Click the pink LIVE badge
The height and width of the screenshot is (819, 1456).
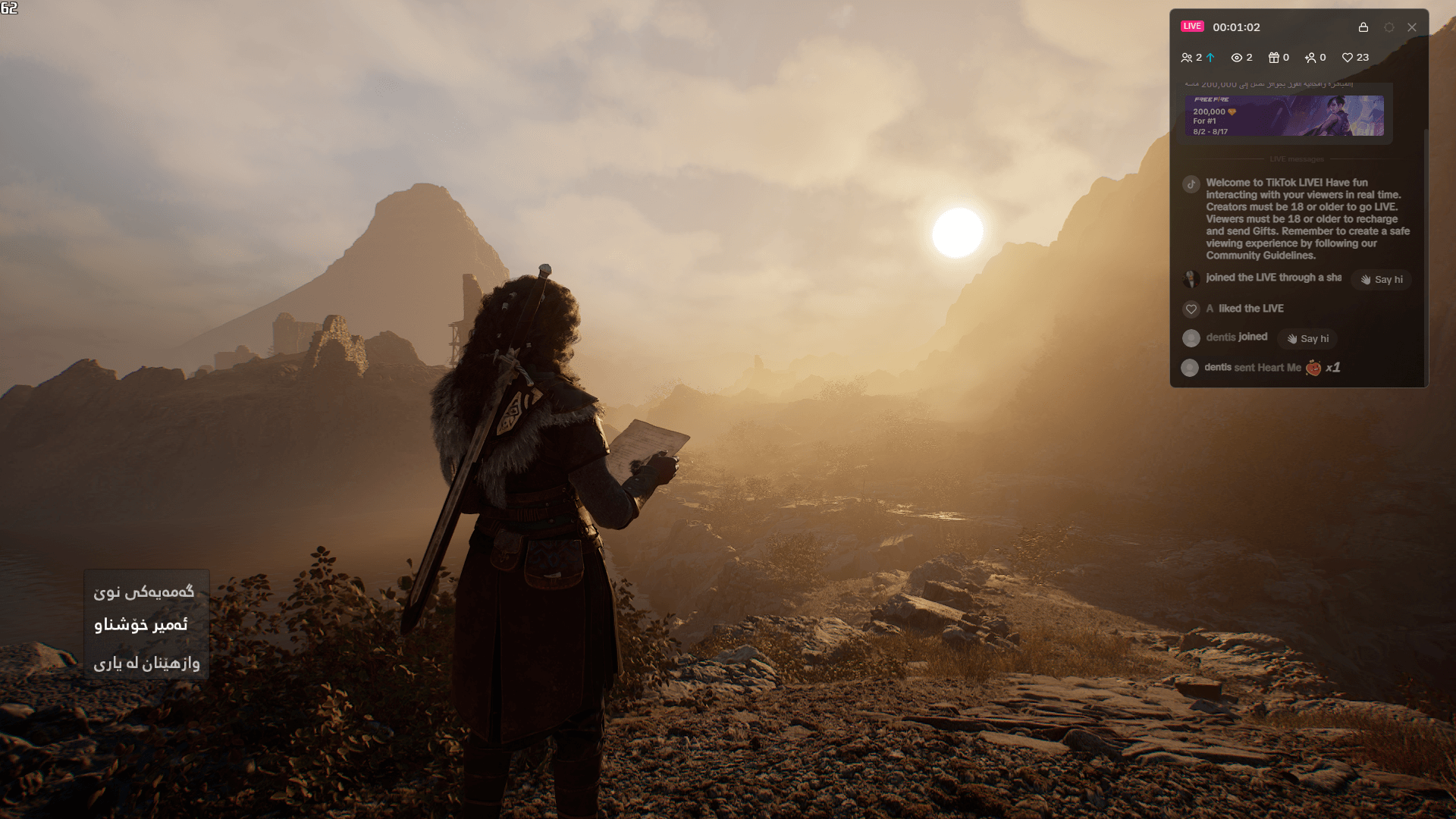point(1192,26)
